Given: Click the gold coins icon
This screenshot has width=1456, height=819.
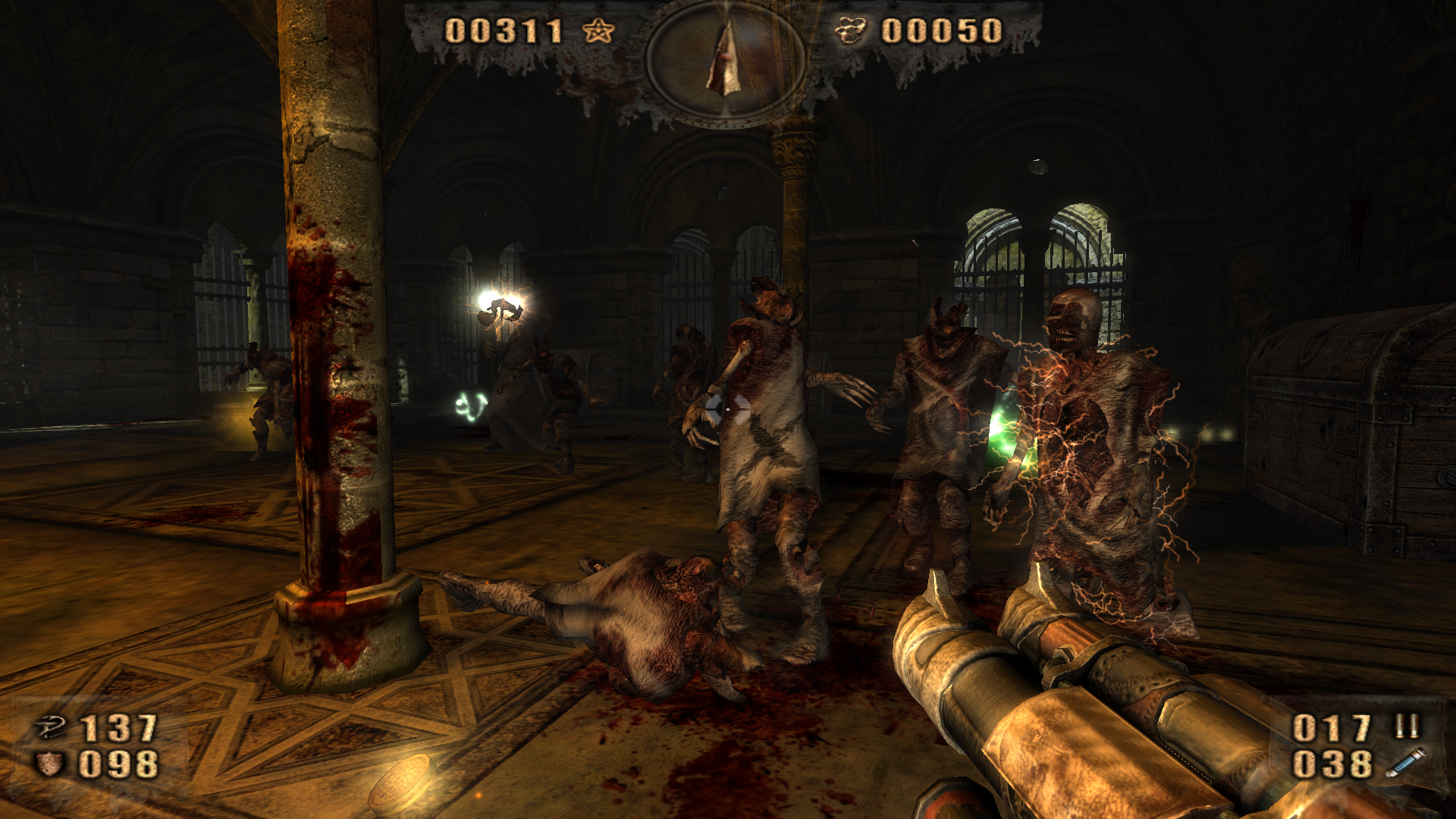Looking at the screenshot, I should tap(851, 31).
